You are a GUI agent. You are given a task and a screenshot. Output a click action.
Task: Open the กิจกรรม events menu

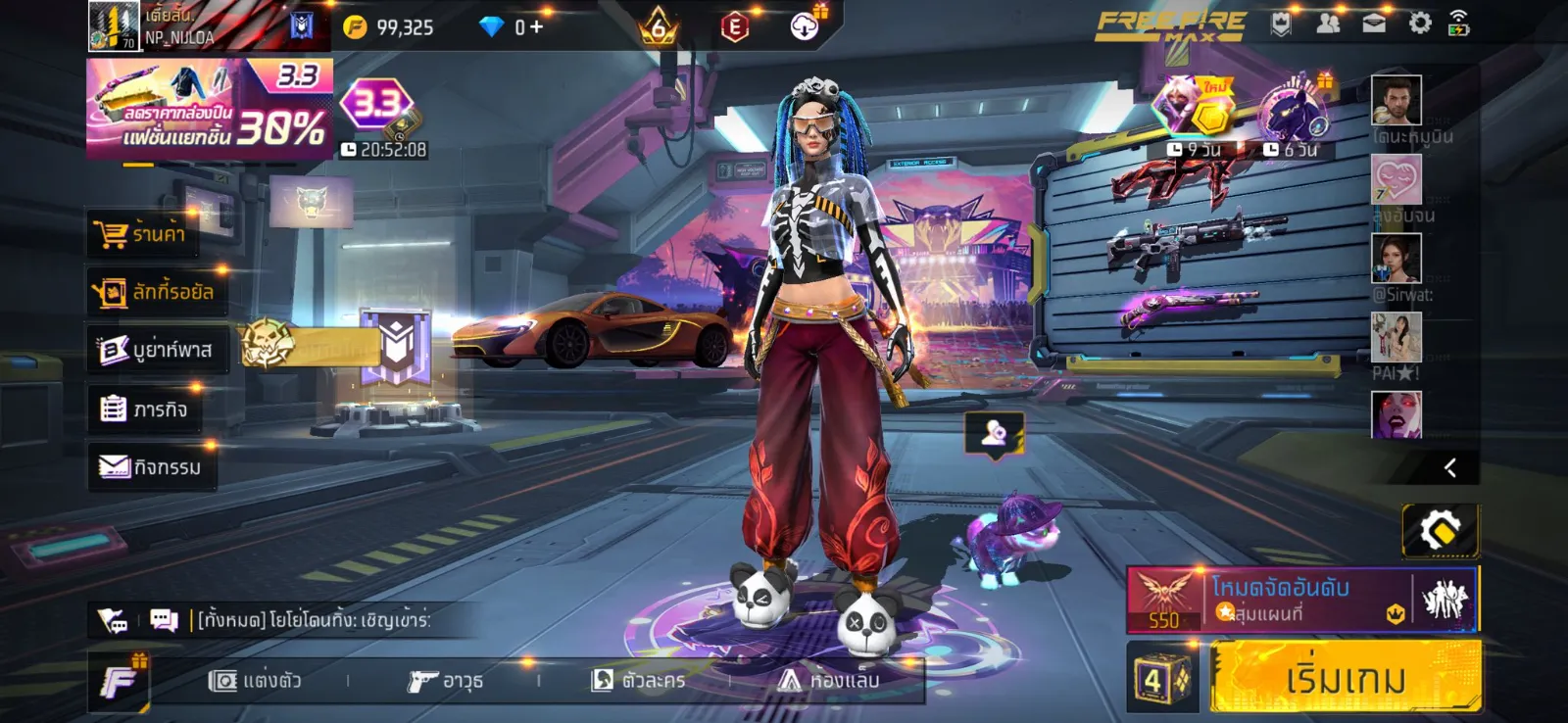pyautogui.click(x=152, y=466)
